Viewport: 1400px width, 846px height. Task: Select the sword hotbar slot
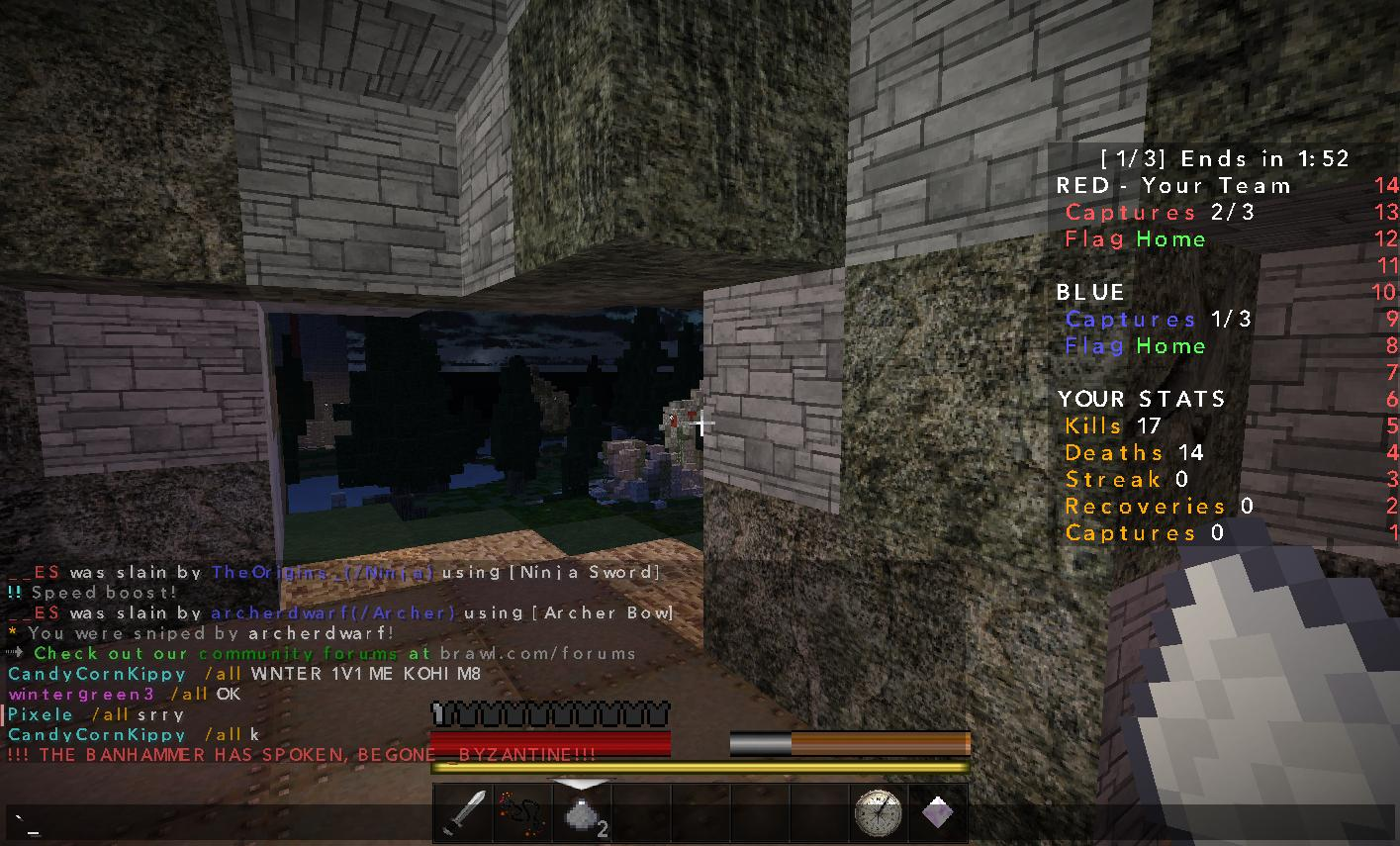click(x=464, y=813)
